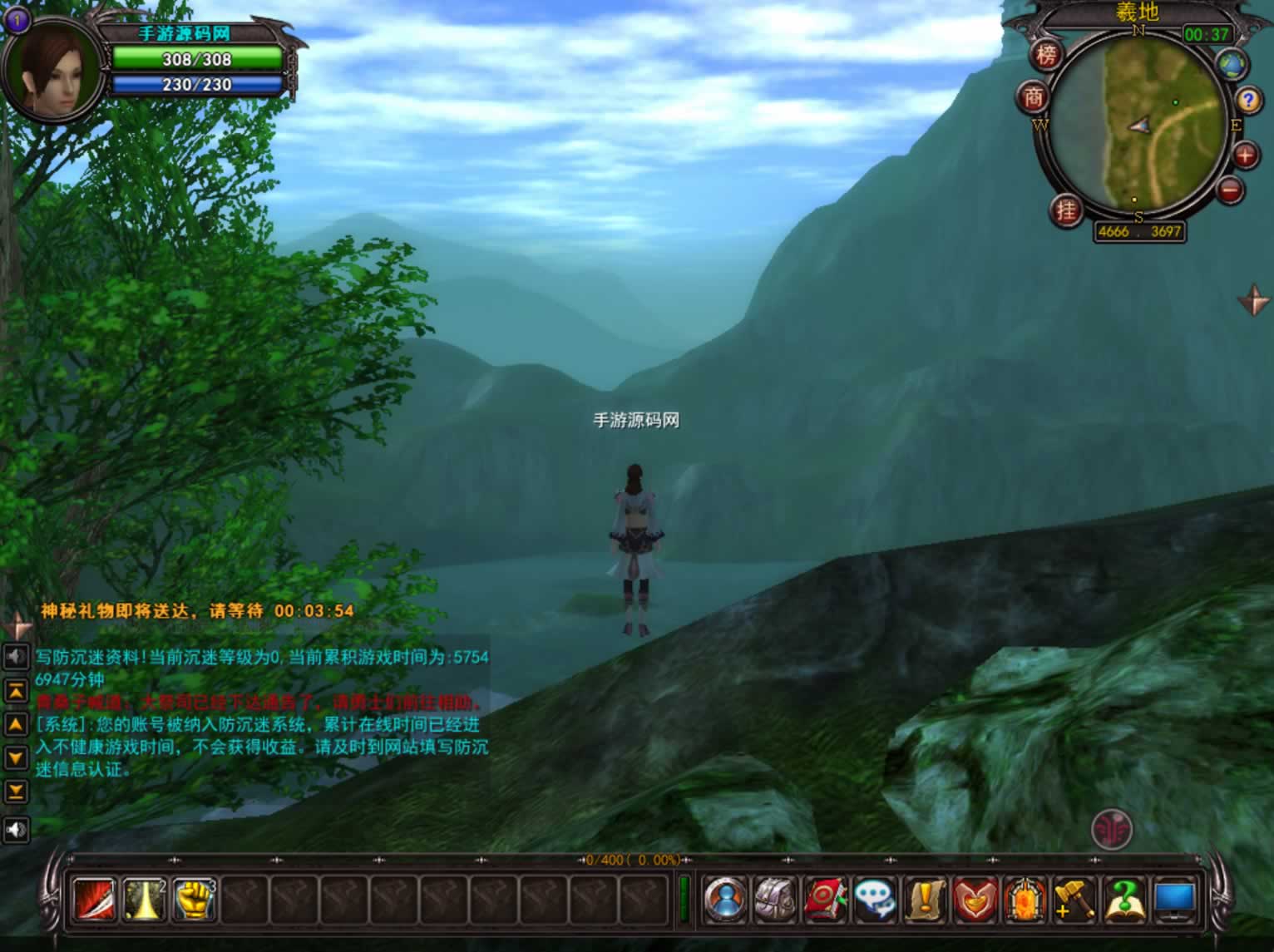This screenshot has width=1274, height=952.
Task: Open the hammer crafting menu
Action: (1074, 900)
